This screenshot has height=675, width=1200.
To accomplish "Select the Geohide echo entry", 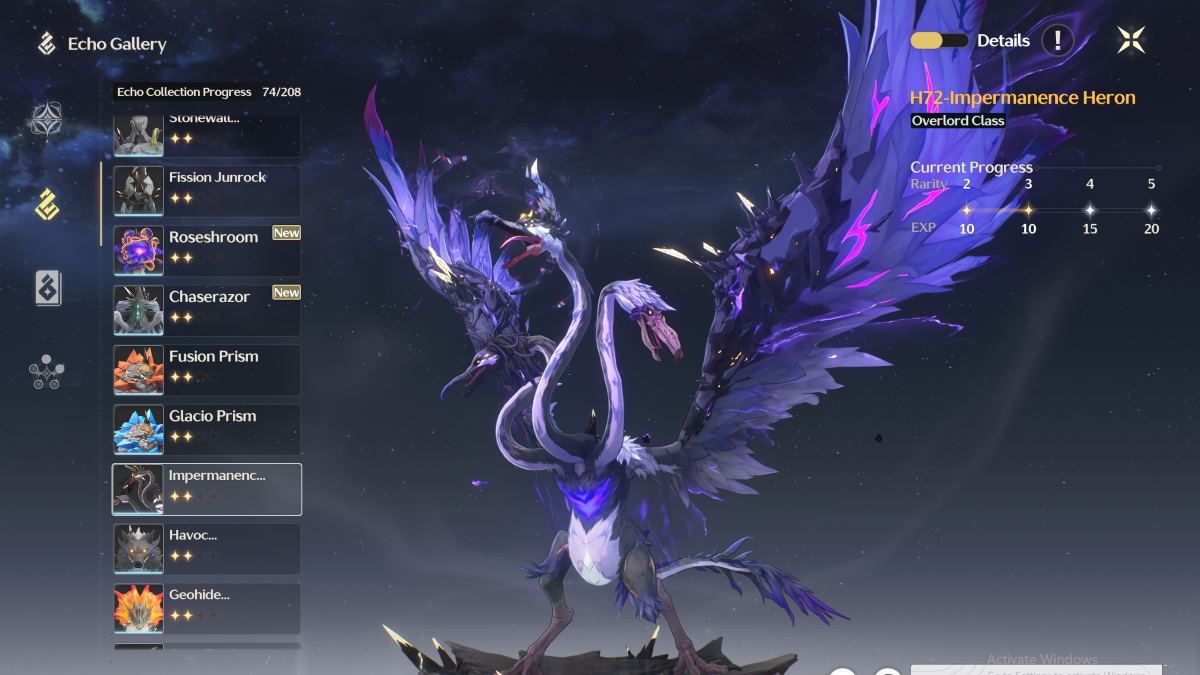I will (207, 608).
